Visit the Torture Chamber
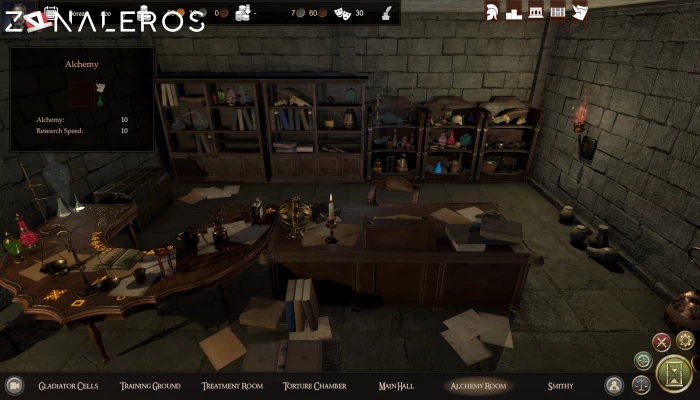700x400 pixels. pos(314,385)
